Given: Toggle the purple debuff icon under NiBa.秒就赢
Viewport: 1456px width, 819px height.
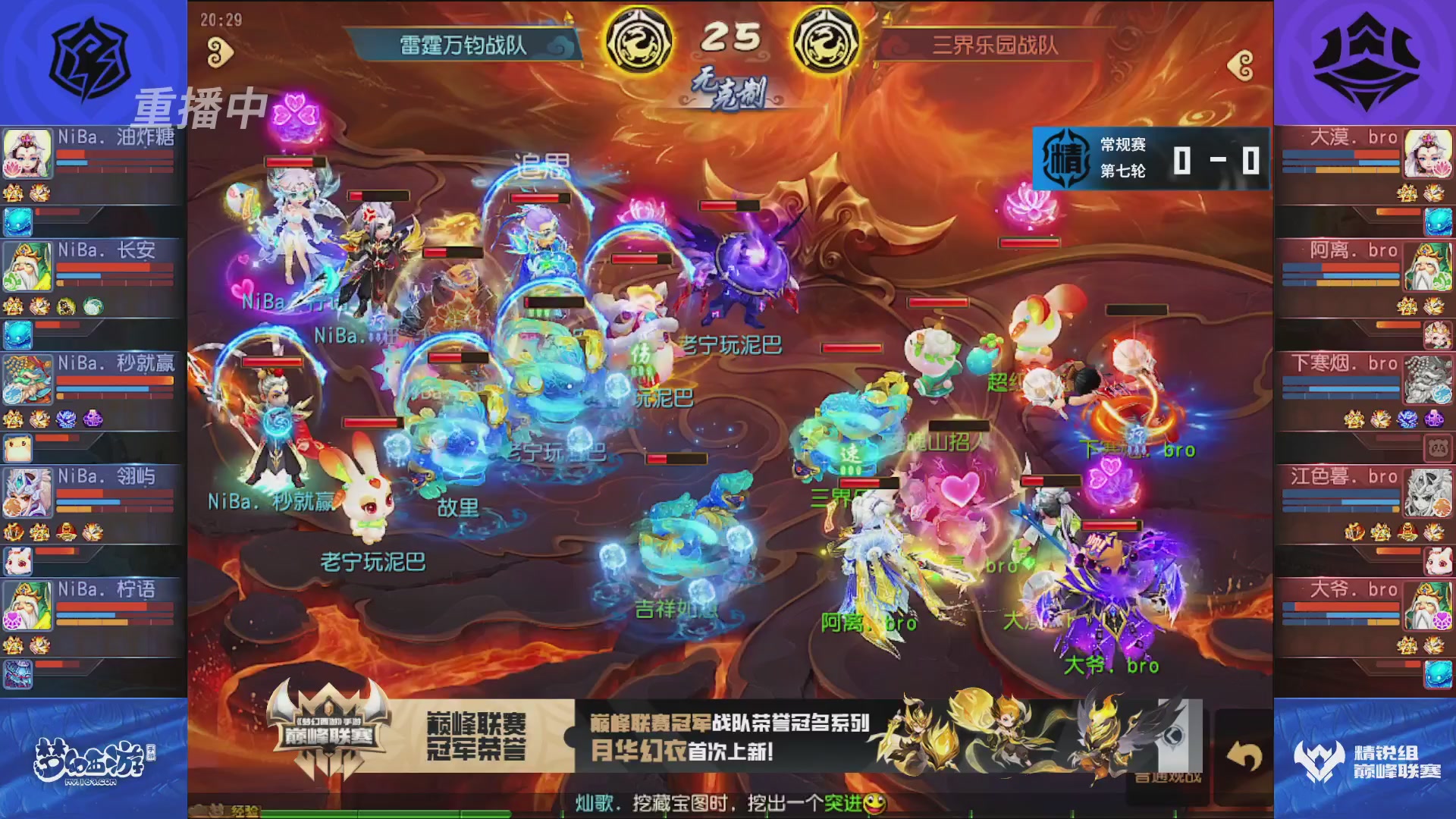Looking at the screenshot, I should point(91,419).
